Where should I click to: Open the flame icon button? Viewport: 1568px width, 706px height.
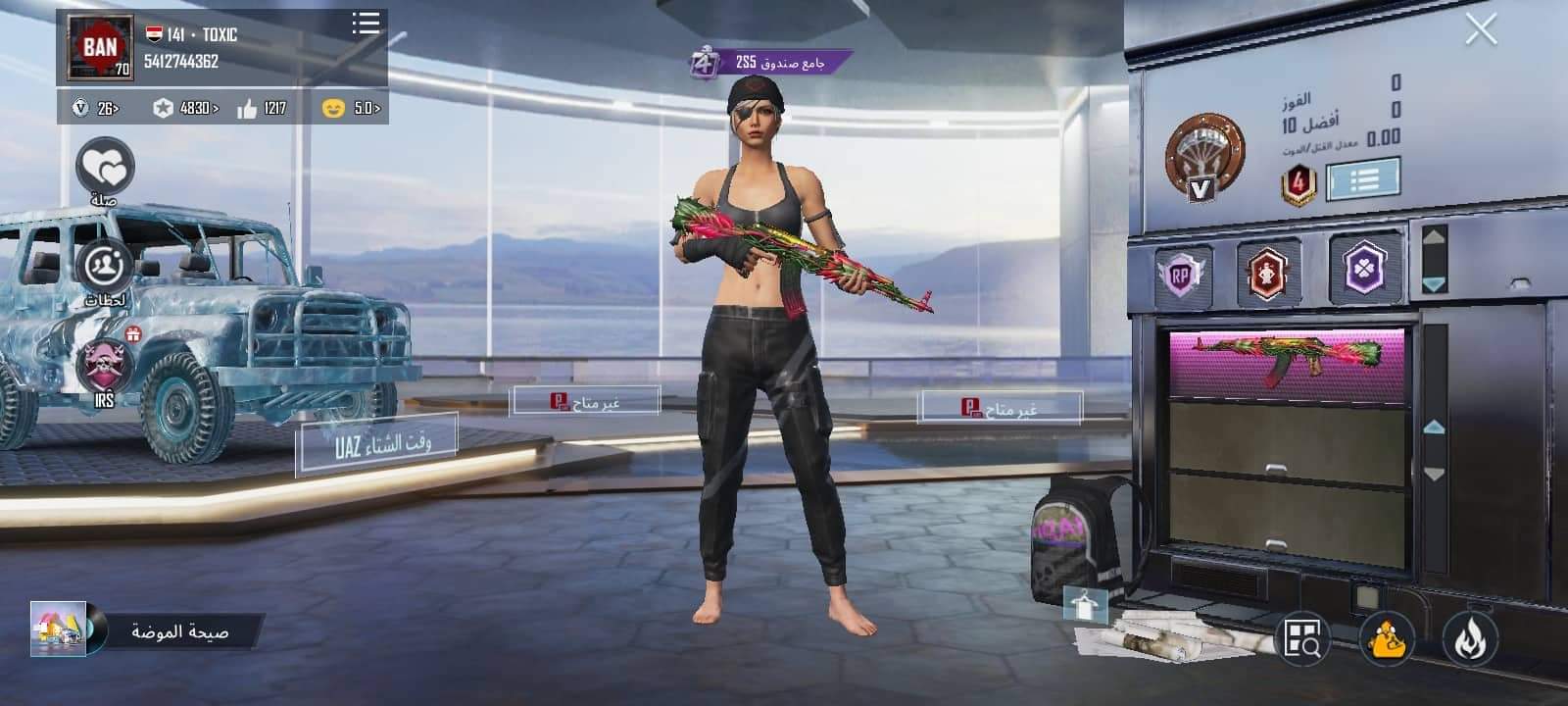(x=1468, y=638)
